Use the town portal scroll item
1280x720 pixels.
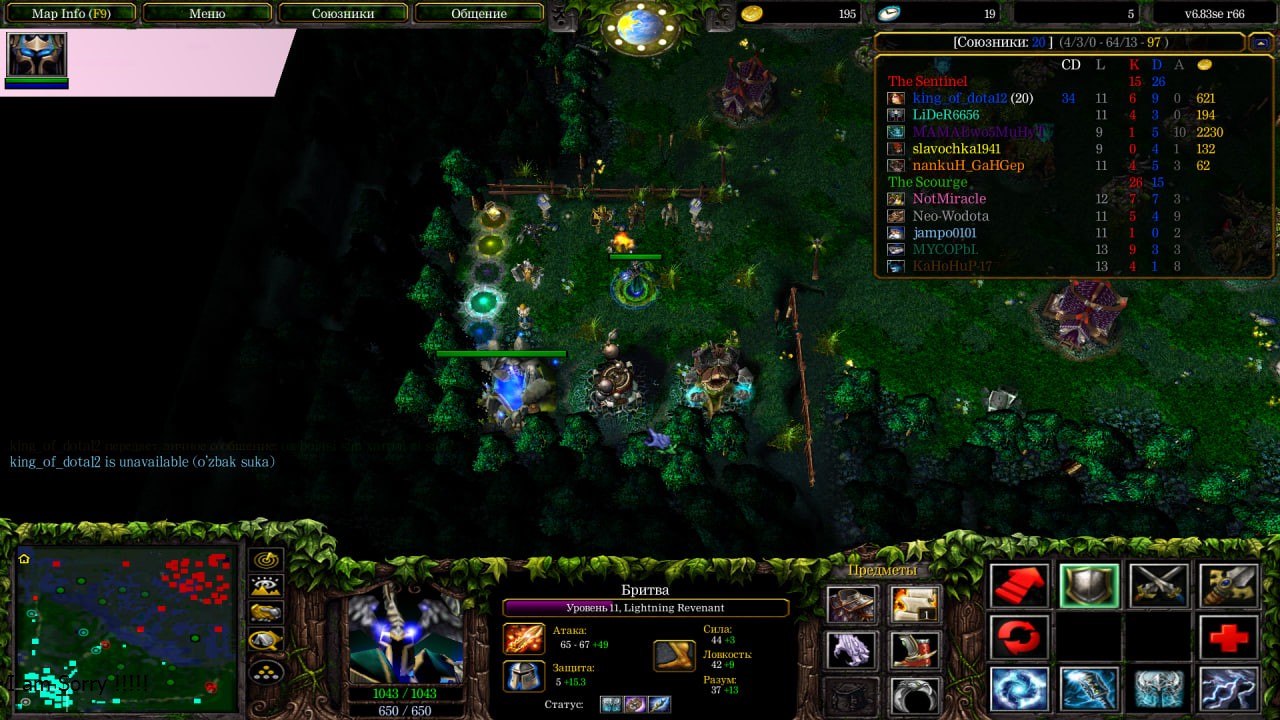click(915, 604)
